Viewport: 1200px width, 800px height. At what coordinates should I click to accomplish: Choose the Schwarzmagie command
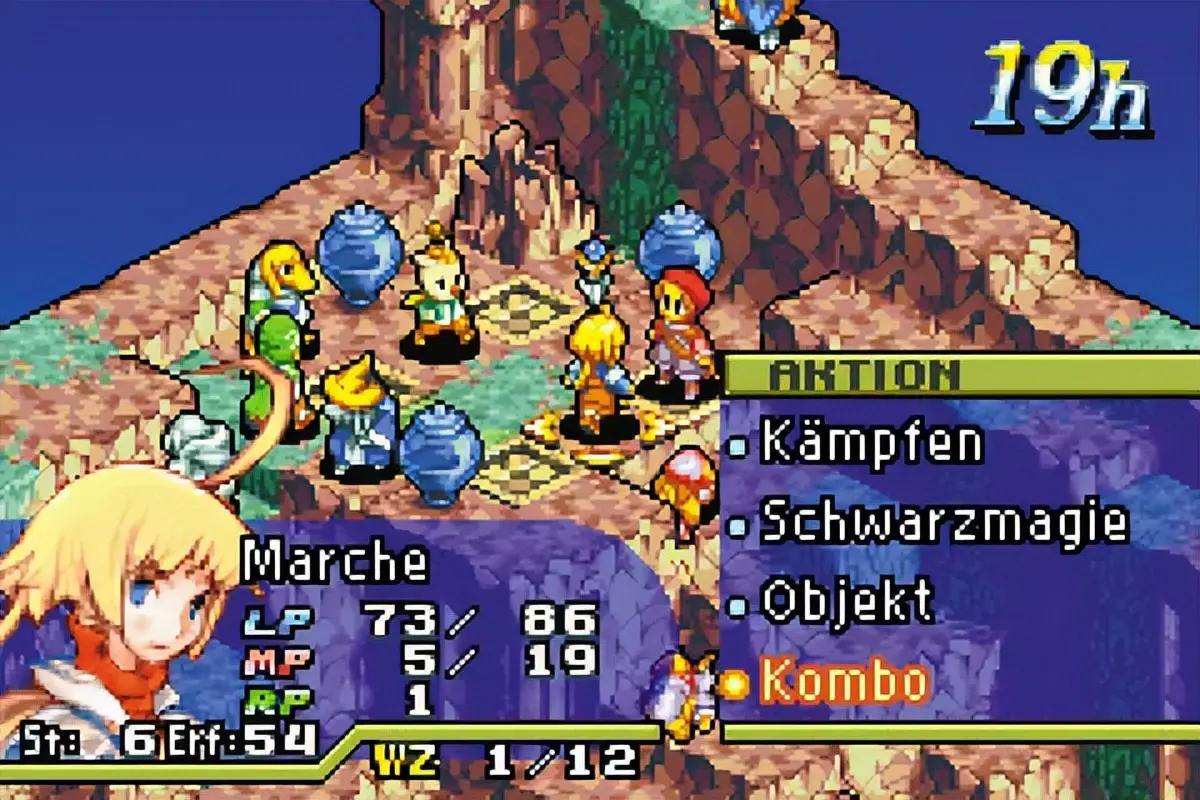(944, 522)
